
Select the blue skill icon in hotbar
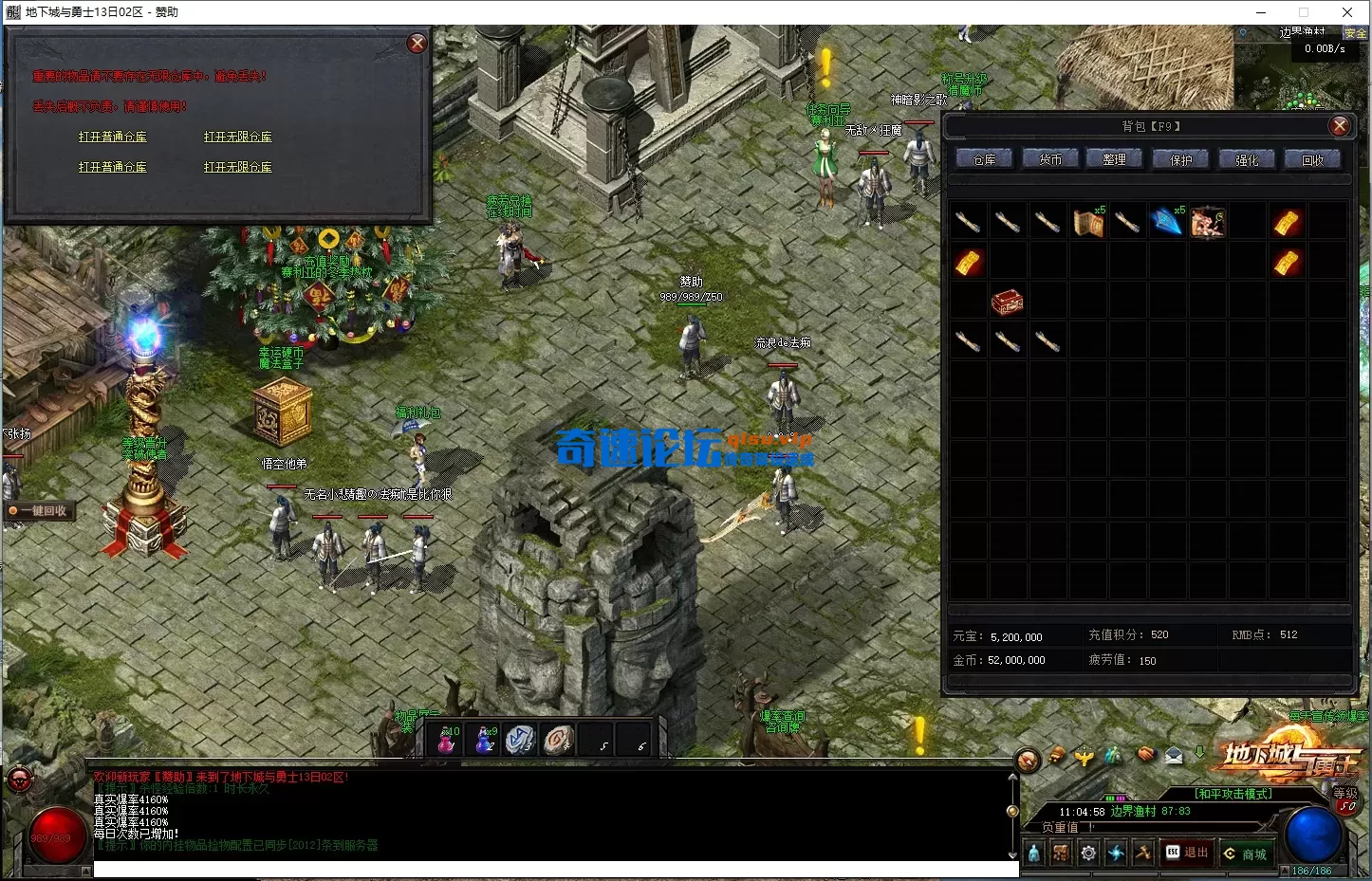click(x=1115, y=852)
